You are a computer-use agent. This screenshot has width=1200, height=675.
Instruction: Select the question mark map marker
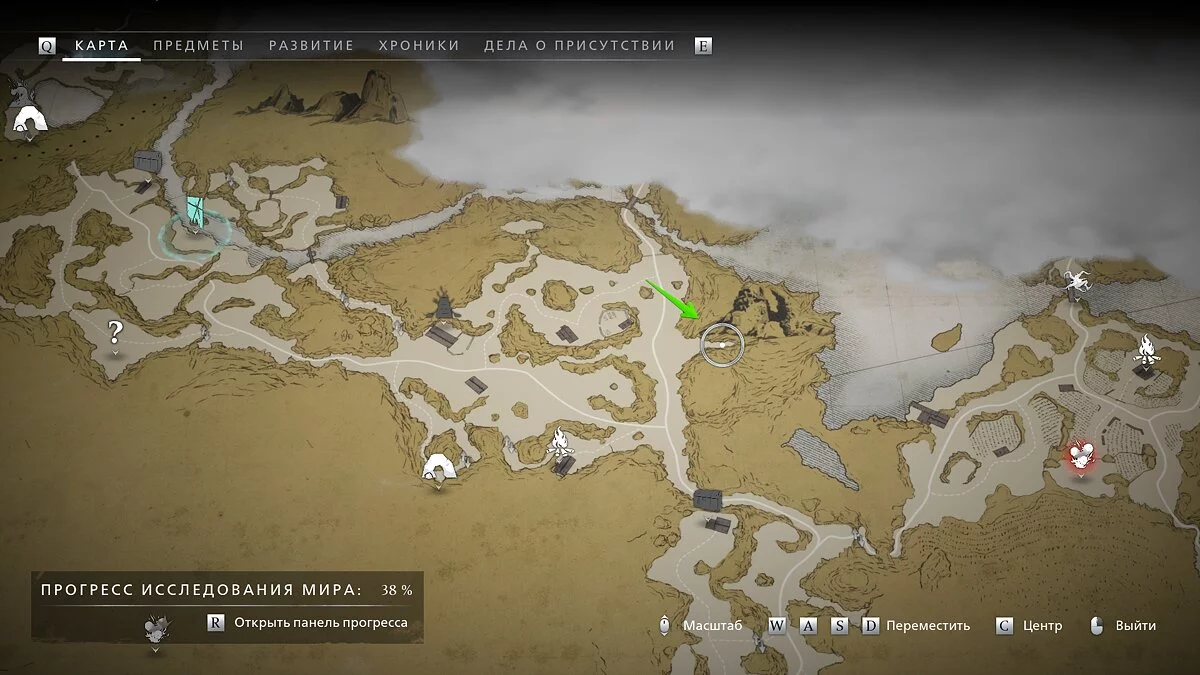116,331
